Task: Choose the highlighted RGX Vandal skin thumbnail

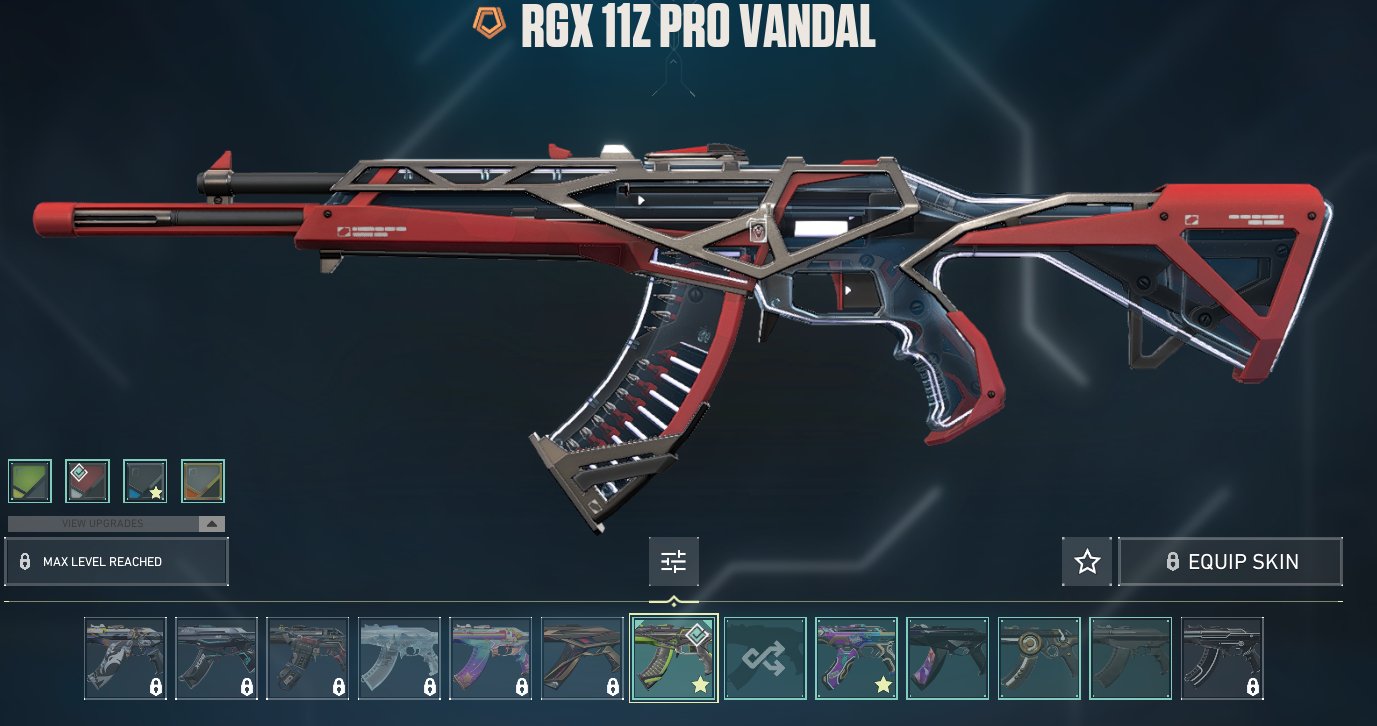Action: tap(674, 658)
